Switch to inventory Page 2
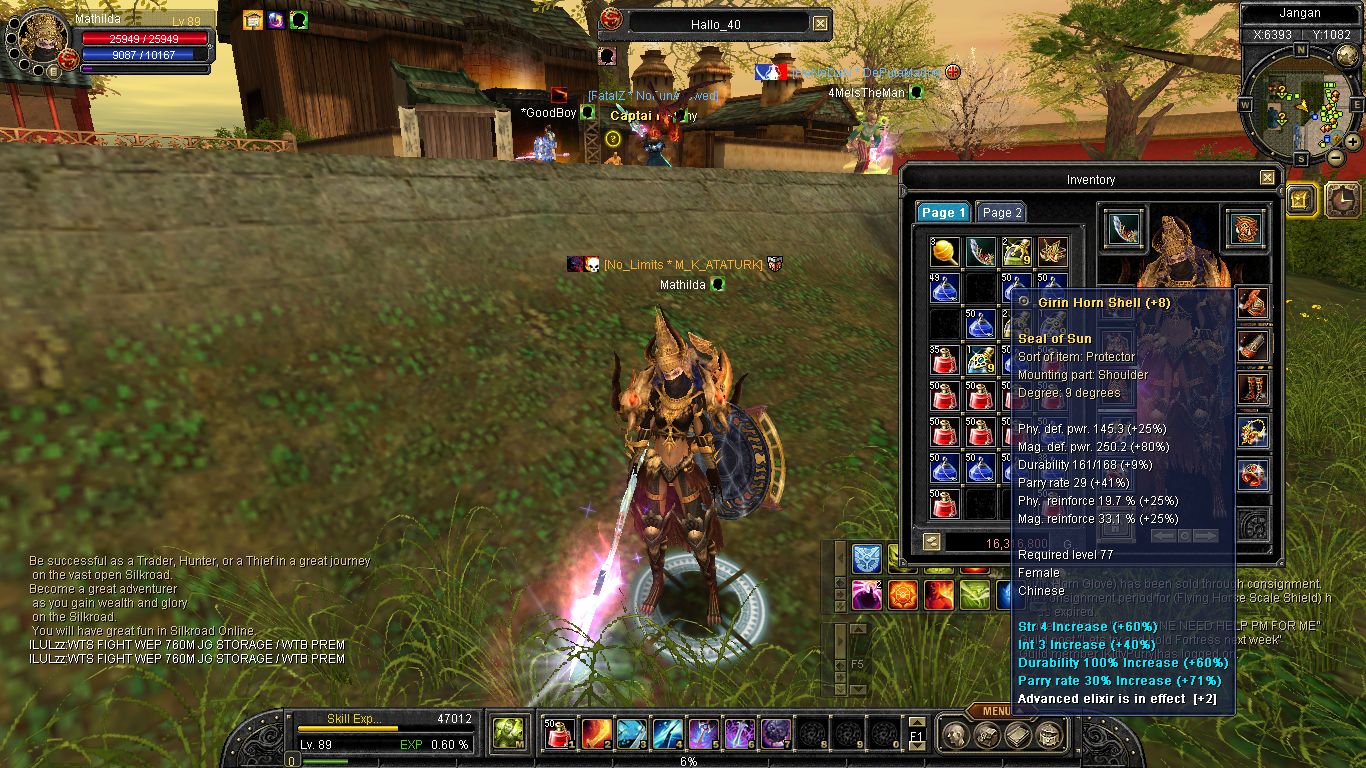This screenshot has height=768, width=1366. click(1001, 212)
